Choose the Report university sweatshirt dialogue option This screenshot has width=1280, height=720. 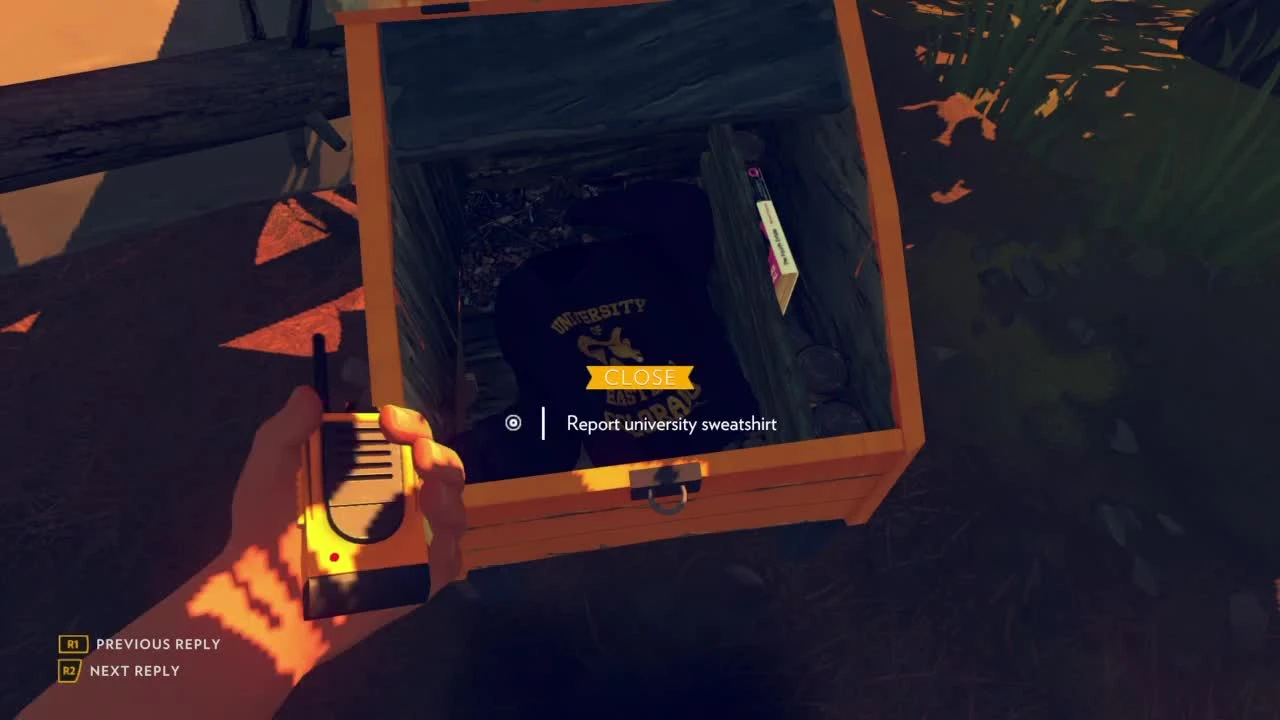[670, 424]
